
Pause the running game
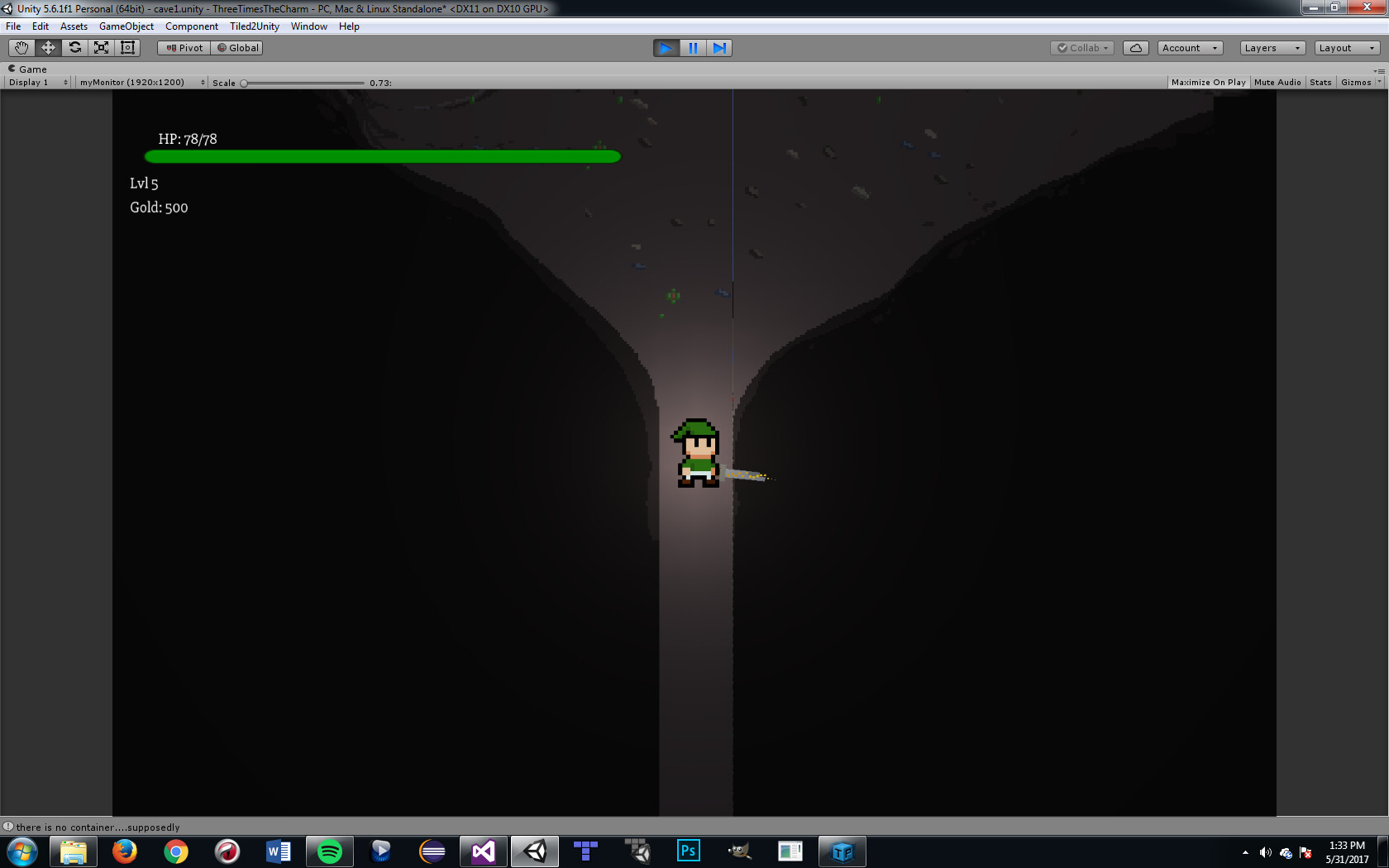coord(693,47)
